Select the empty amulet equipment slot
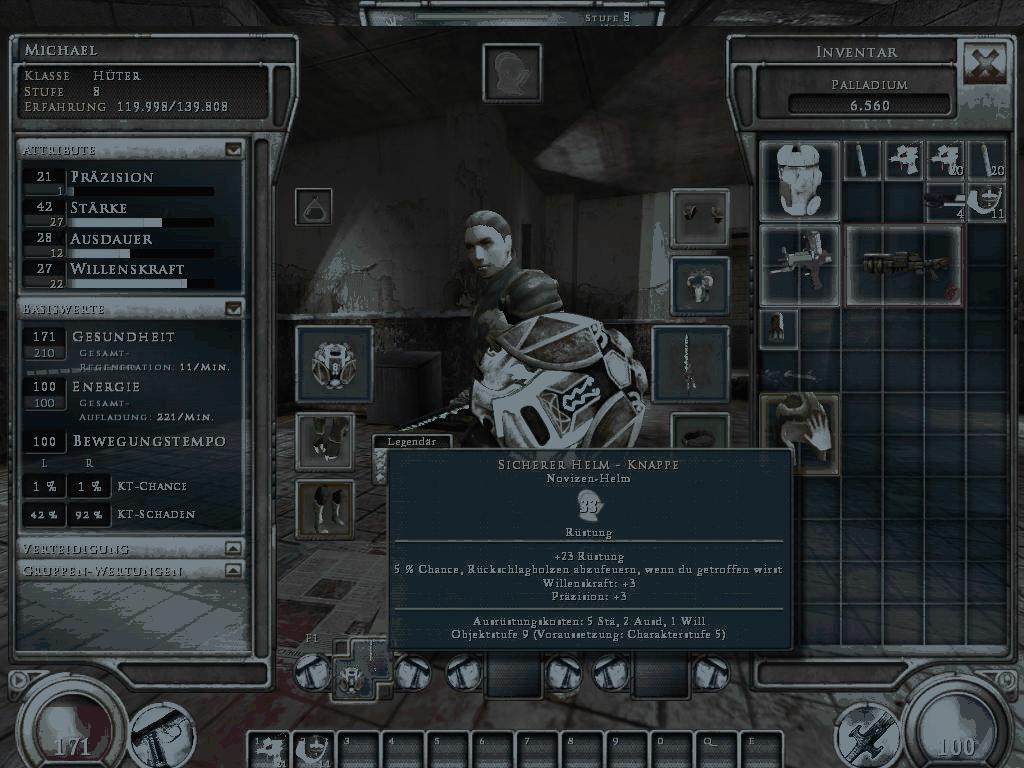 click(313, 206)
